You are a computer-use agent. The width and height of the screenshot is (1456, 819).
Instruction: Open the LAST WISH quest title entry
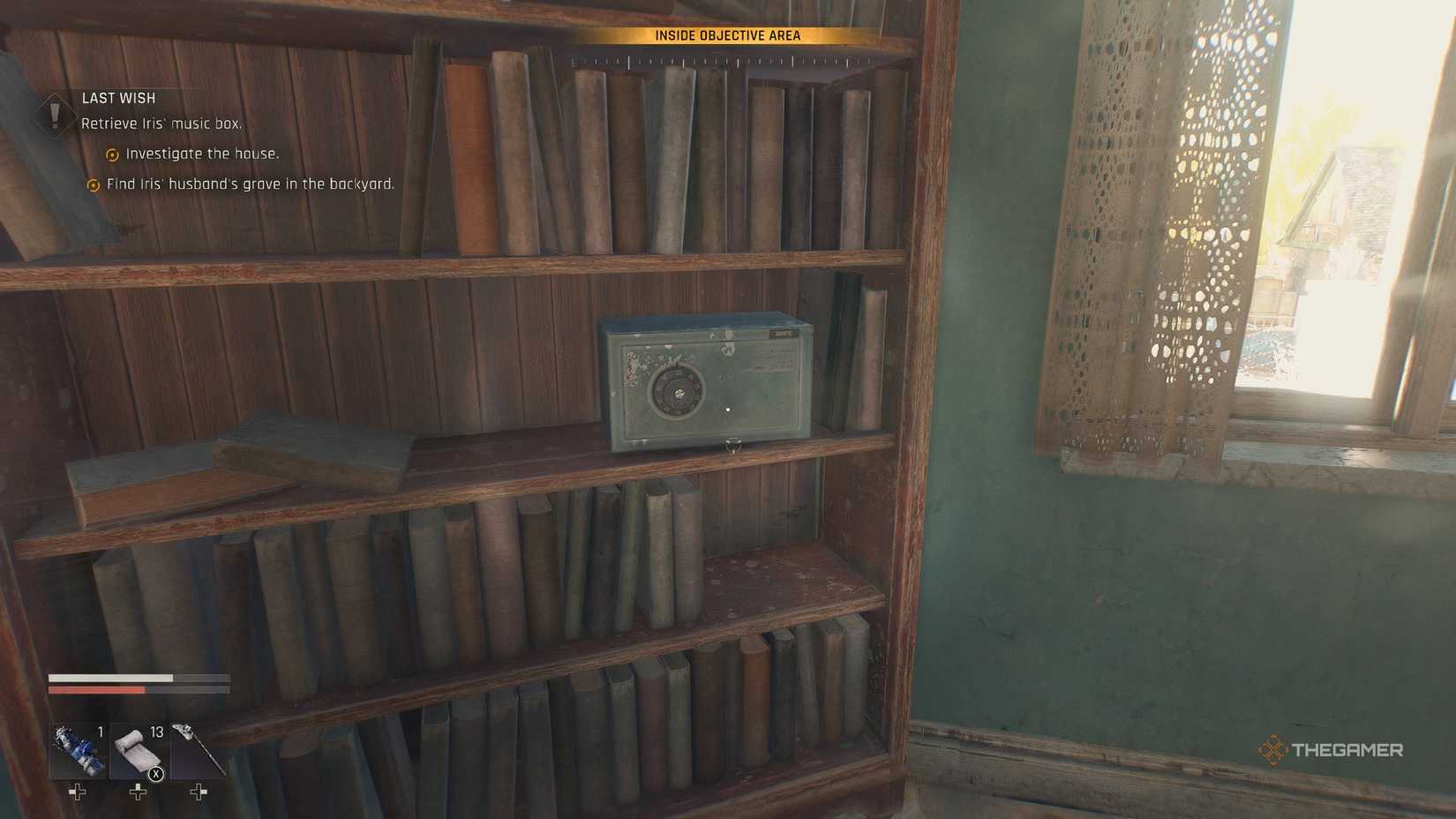[x=117, y=98]
